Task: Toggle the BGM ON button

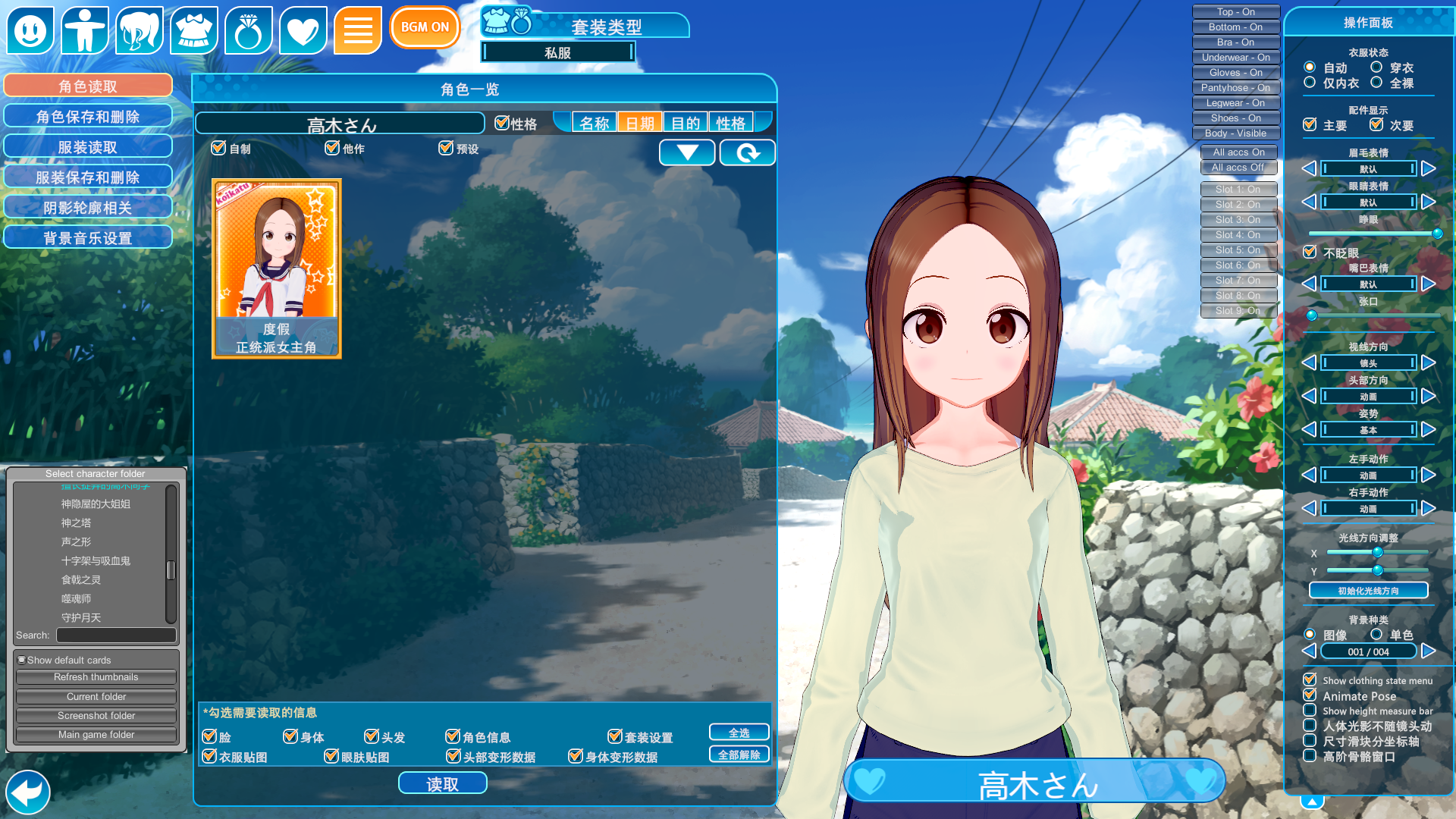Action: tap(425, 27)
